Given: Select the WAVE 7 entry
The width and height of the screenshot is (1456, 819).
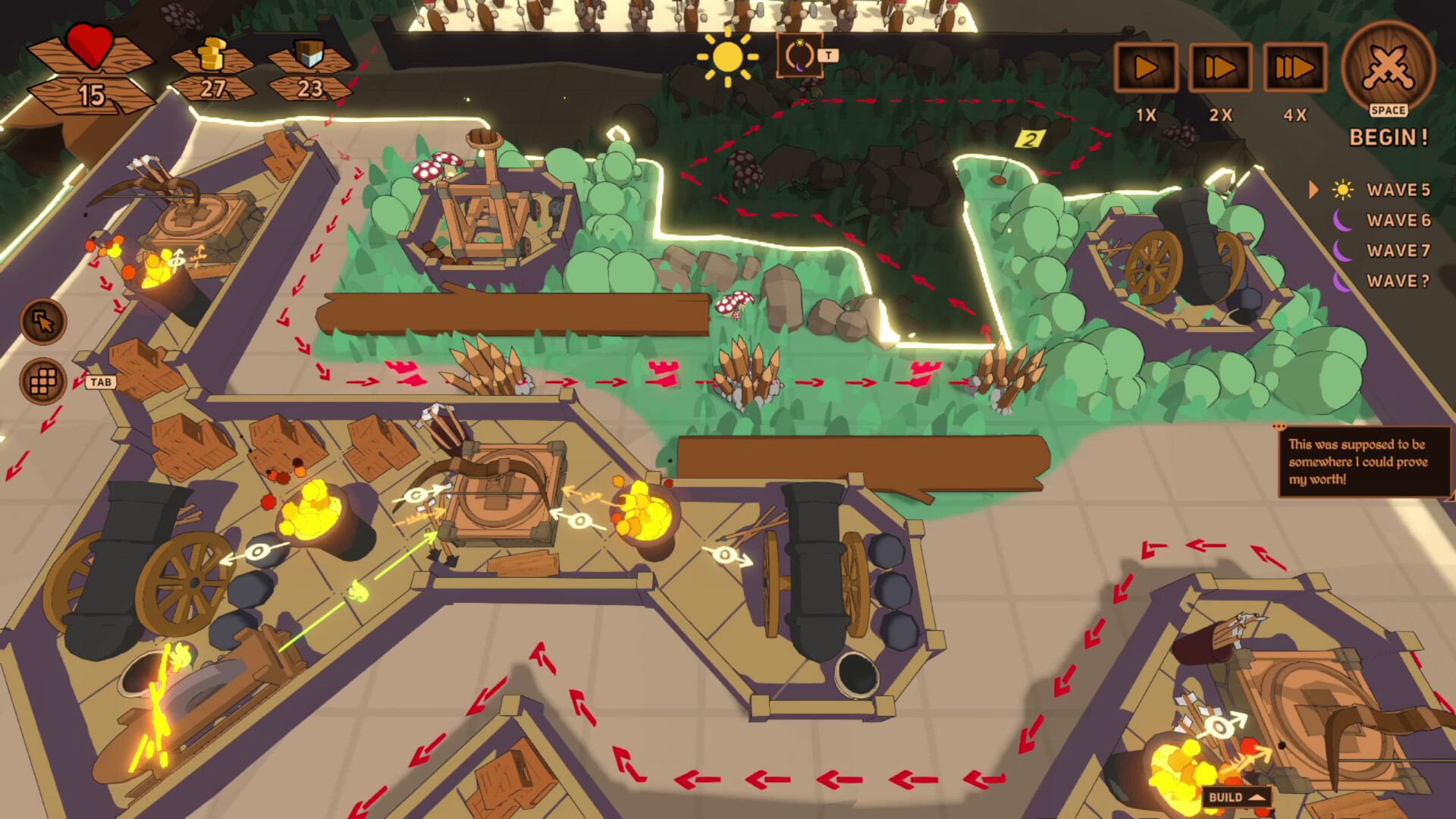Looking at the screenshot, I should 1398,251.
